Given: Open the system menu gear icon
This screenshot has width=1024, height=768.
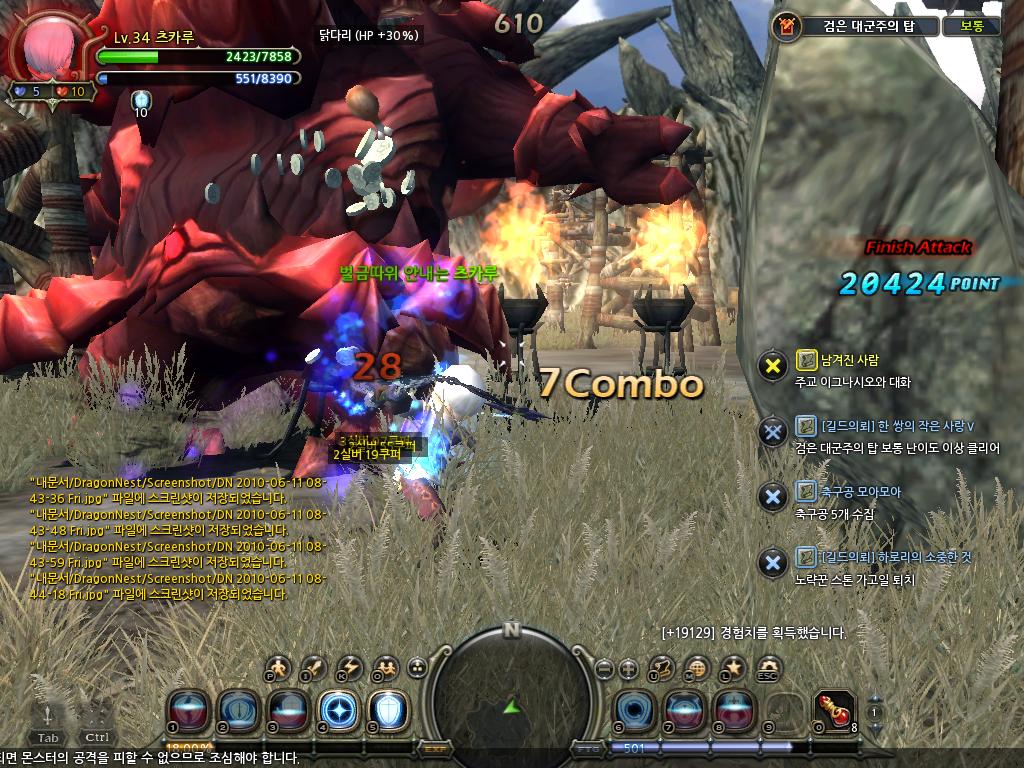Looking at the screenshot, I should coord(767,667).
